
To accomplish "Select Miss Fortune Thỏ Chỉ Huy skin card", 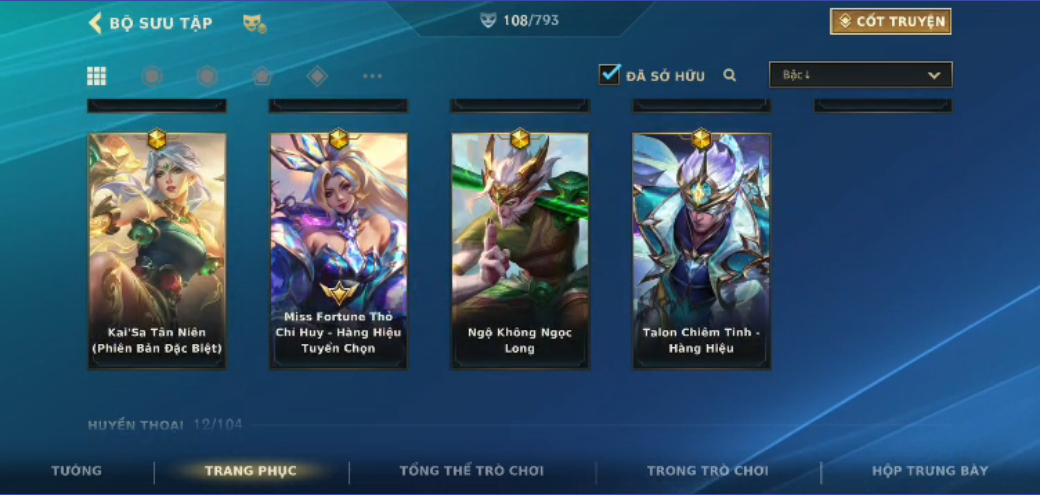I will pyautogui.click(x=338, y=250).
